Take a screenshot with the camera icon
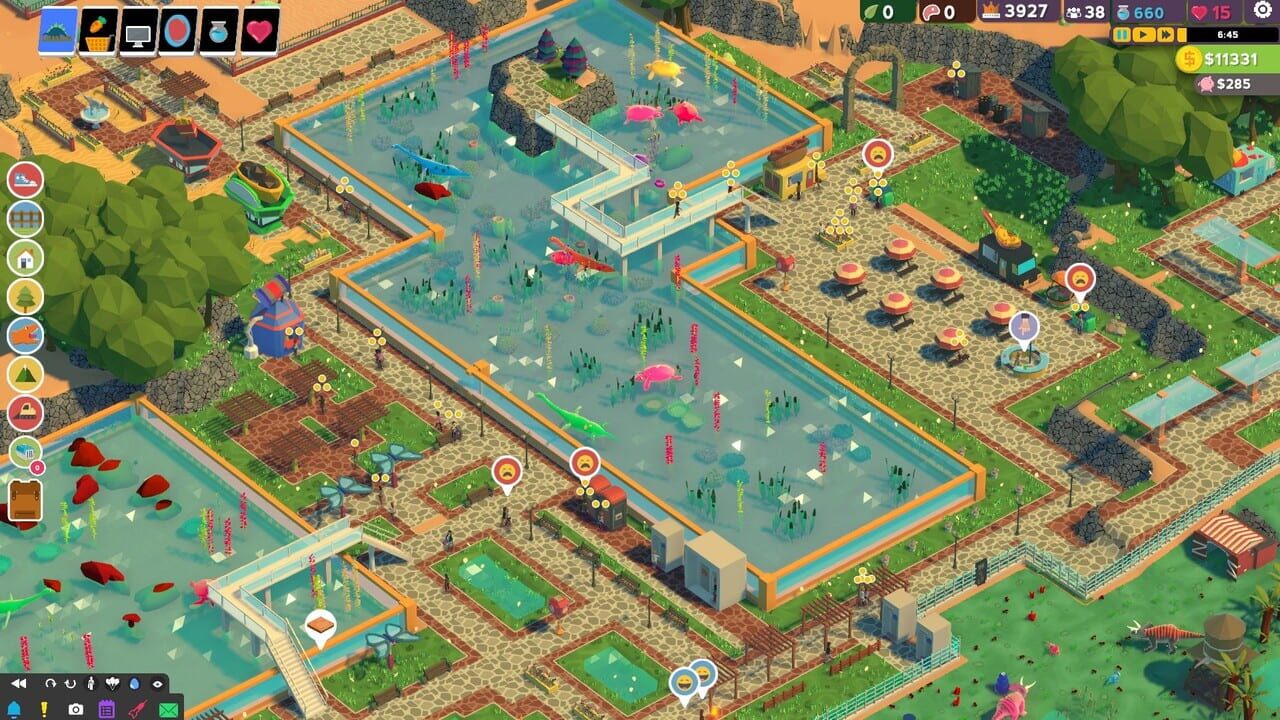 click(x=76, y=708)
